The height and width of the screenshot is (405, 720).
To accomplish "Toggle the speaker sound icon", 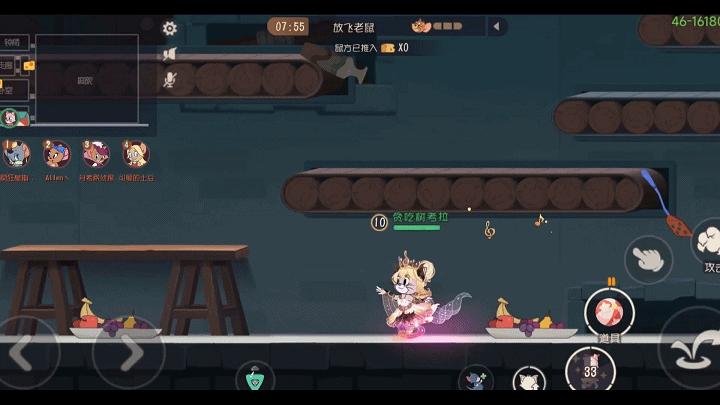I will (170, 54).
